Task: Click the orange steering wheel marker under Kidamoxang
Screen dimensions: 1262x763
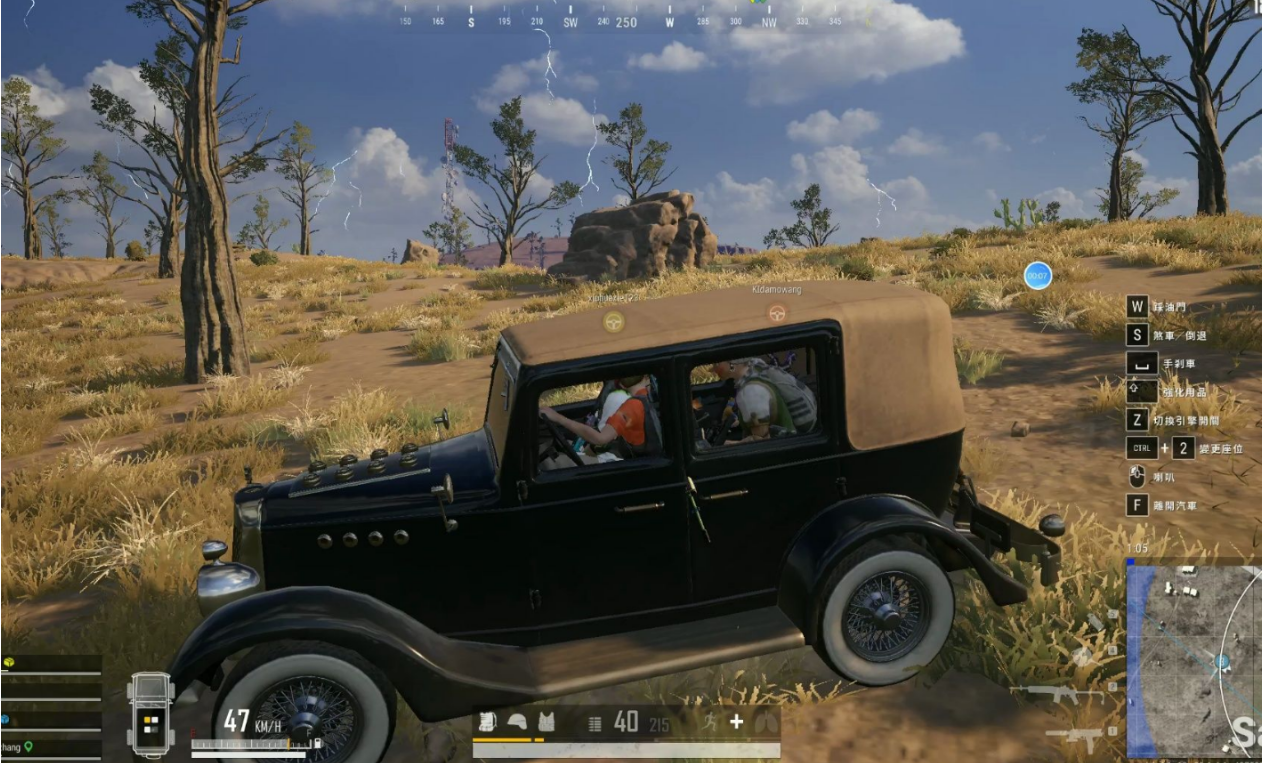Action: 776,313
